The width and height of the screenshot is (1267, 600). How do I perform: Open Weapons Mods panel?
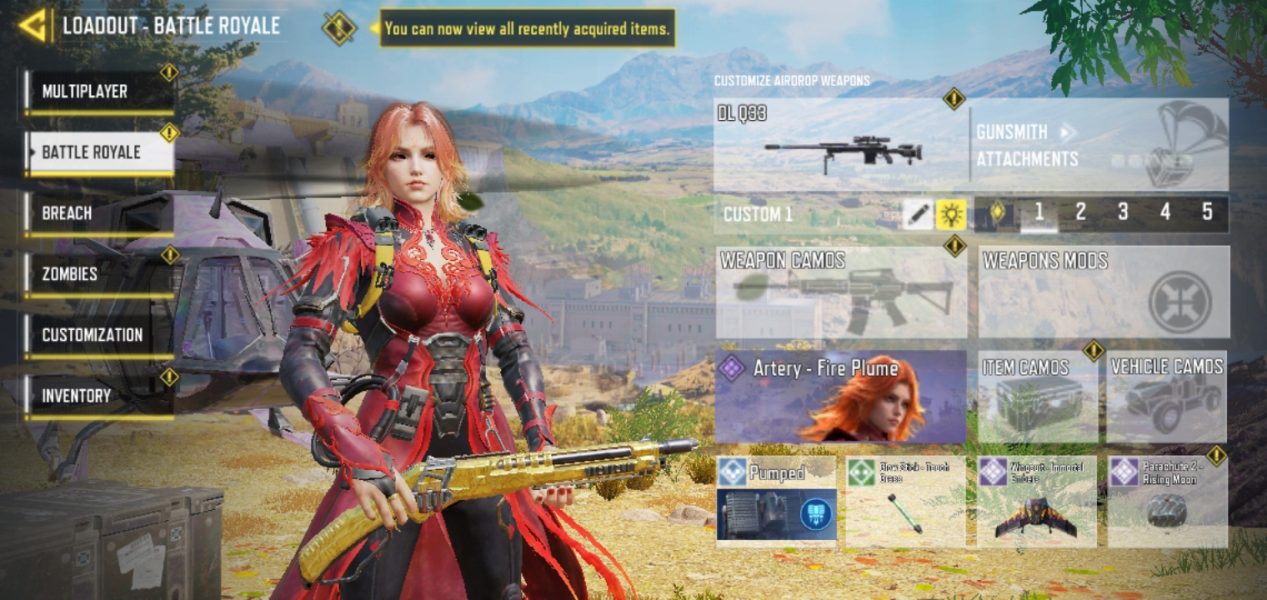coord(1103,293)
